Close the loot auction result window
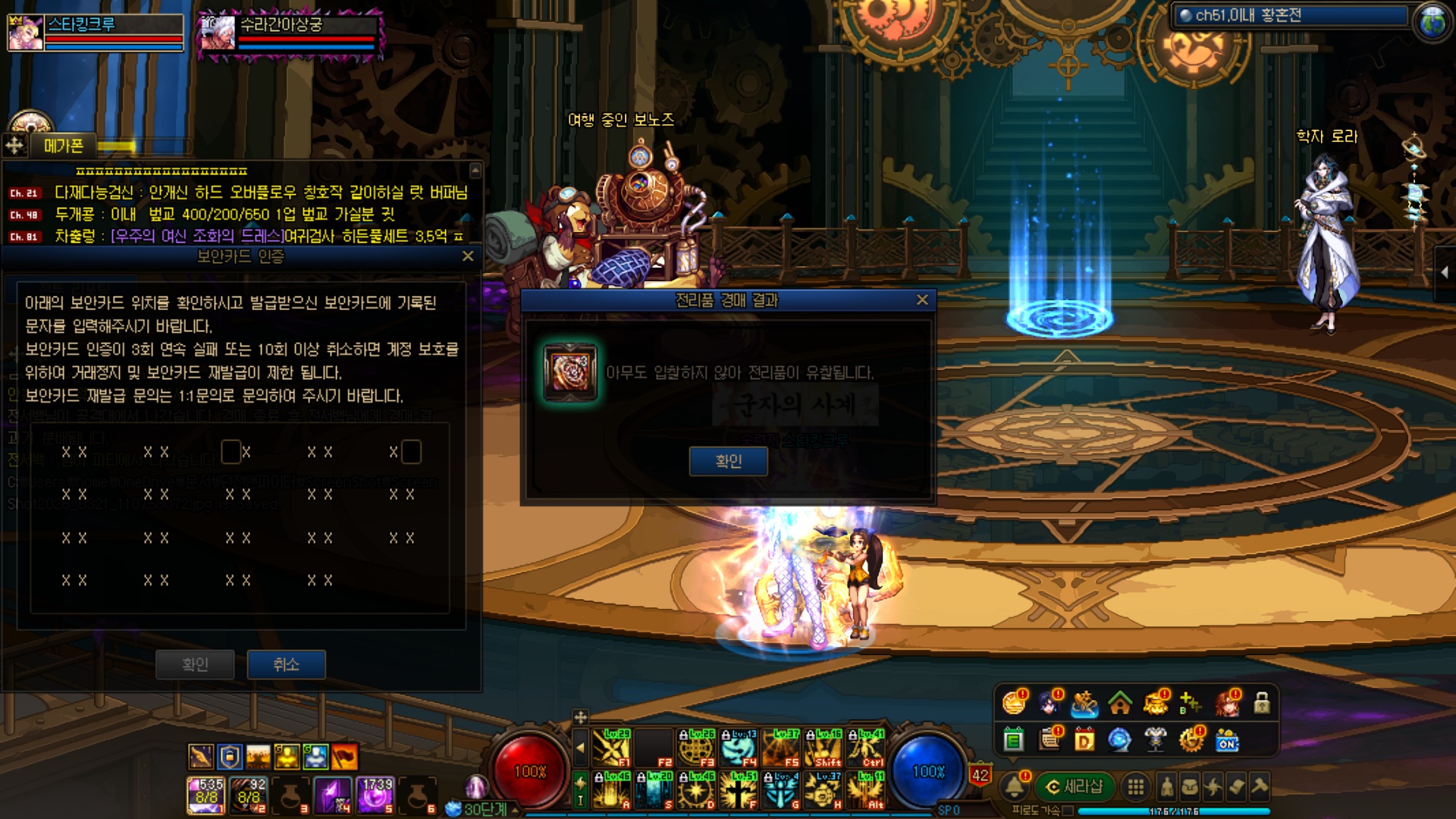Viewport: 1456px width, 819px height. [922, 300]
